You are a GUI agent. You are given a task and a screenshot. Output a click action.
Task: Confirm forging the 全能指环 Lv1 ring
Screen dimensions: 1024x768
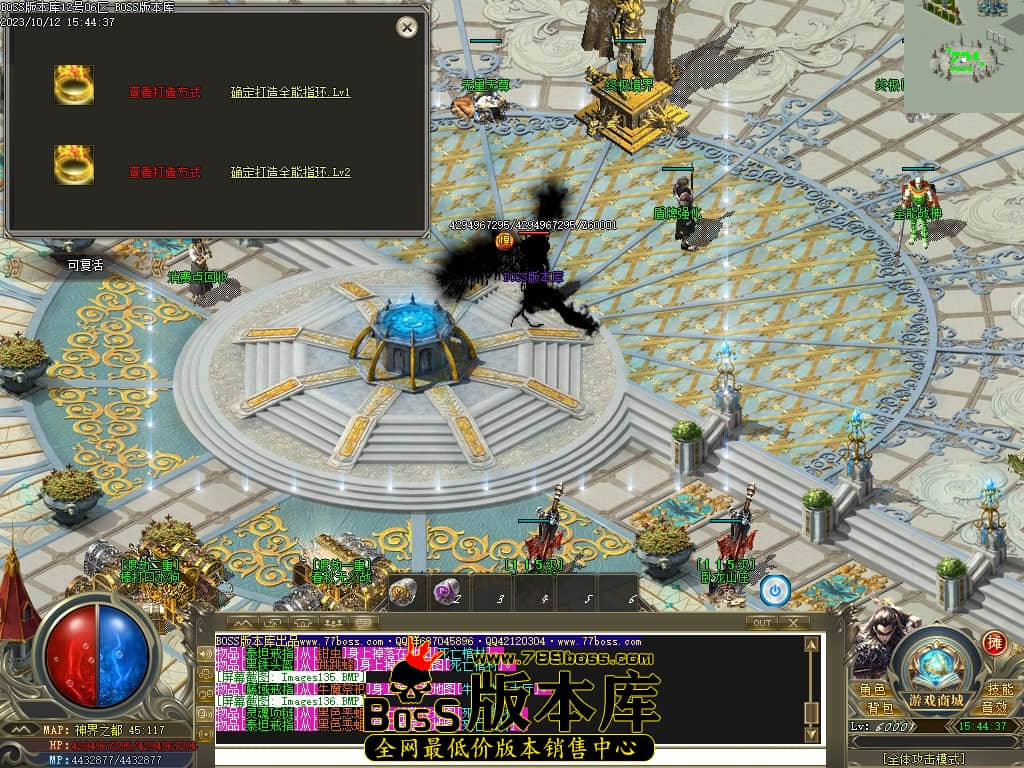click(290, 92)
